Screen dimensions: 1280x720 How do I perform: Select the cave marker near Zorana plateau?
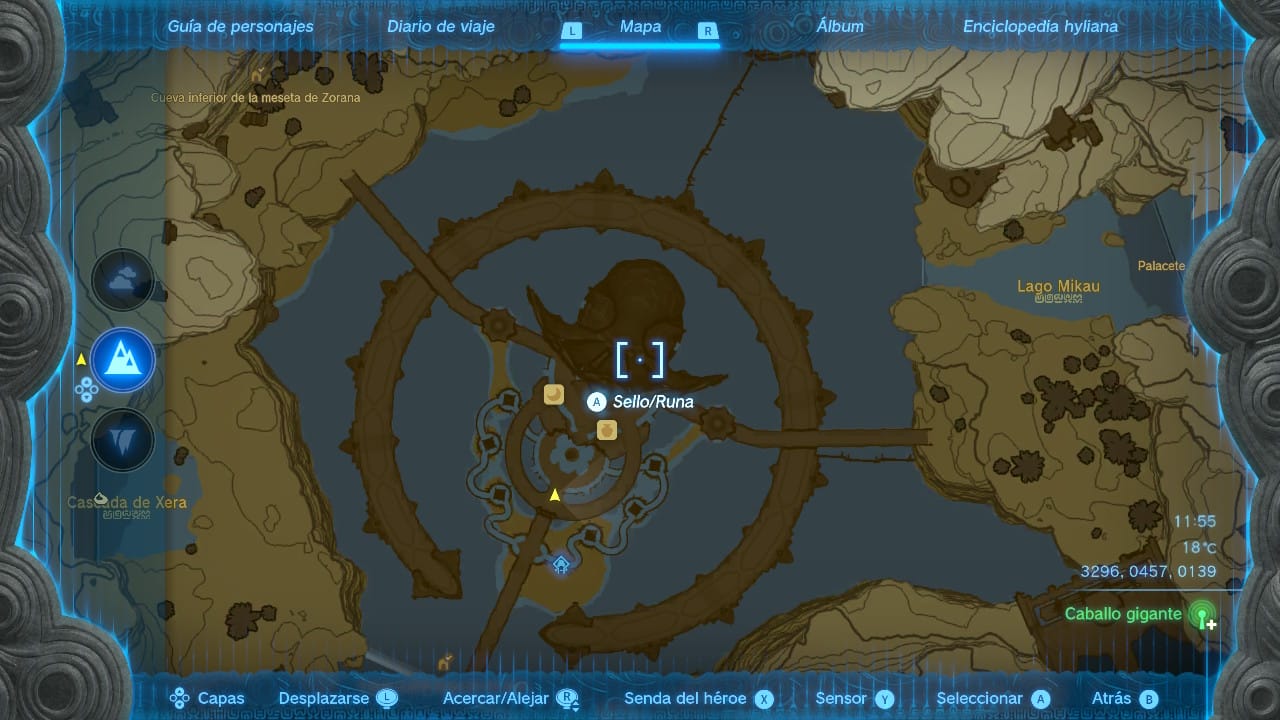point(259,76)
